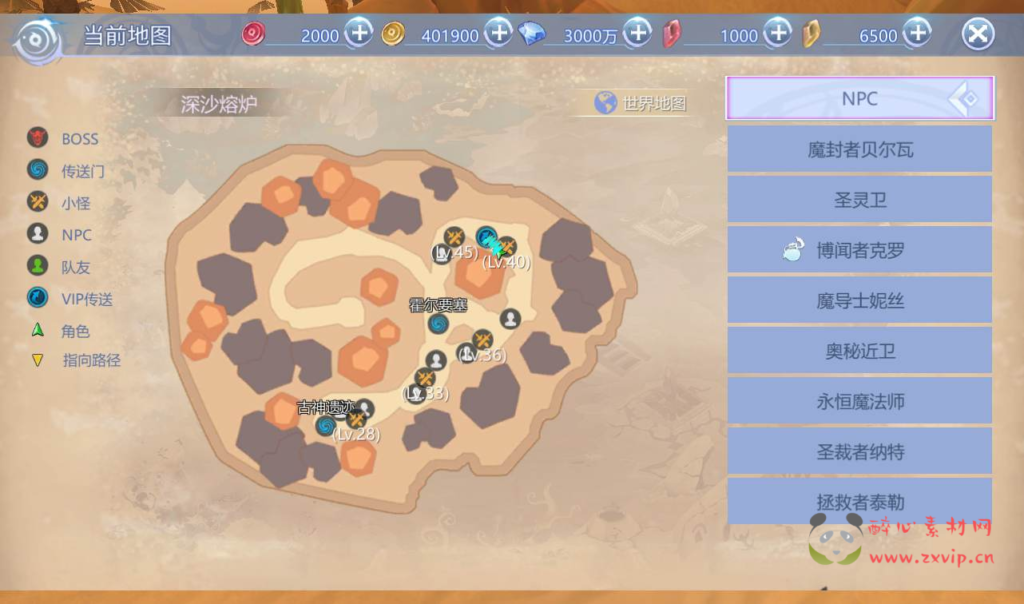Add more red swirl currency
This screenshot has height=604, width=1024.
click(x=360, y=35)
